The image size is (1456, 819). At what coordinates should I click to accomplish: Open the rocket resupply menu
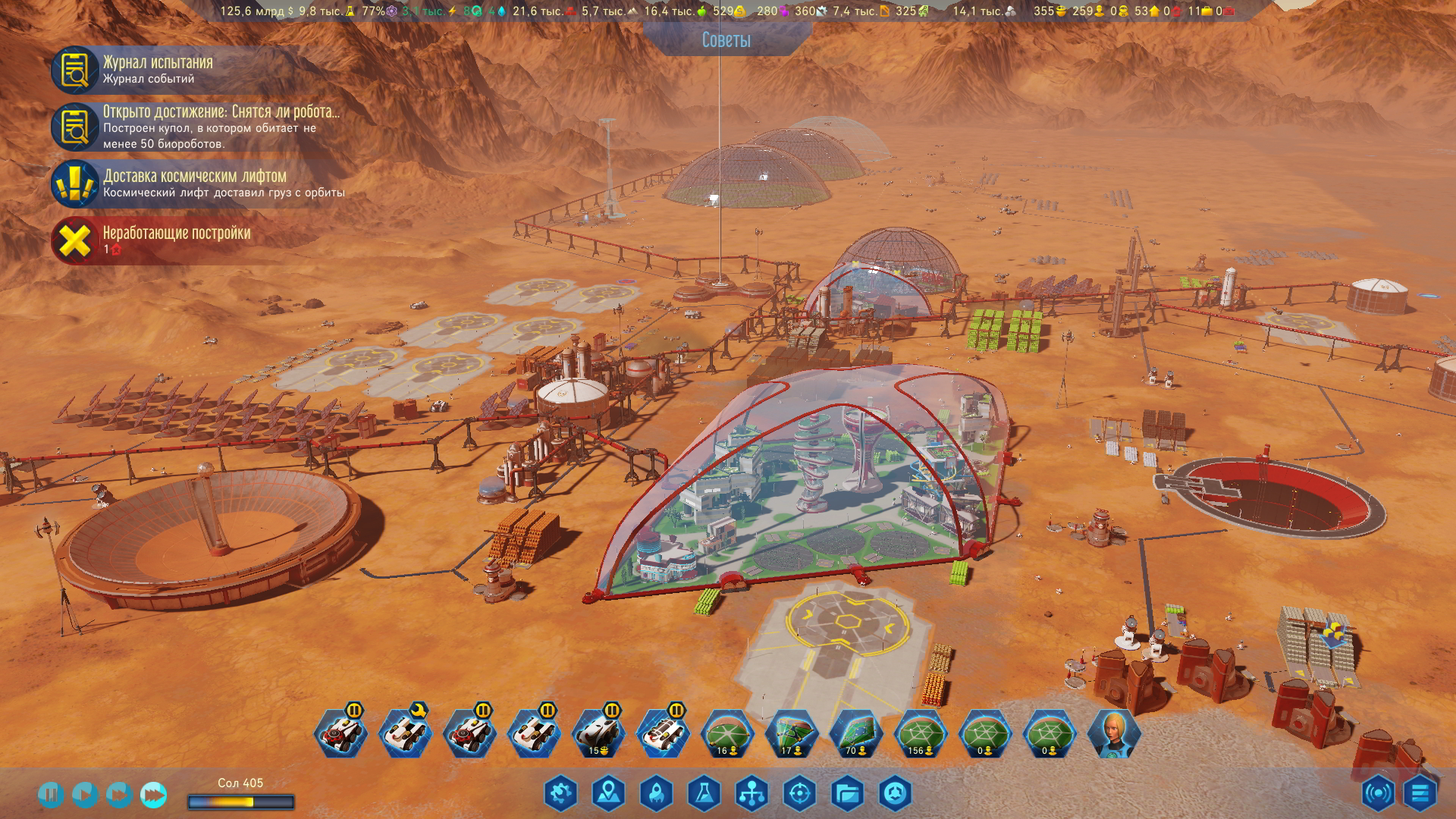pyautogui.click(x=656, y=793)
